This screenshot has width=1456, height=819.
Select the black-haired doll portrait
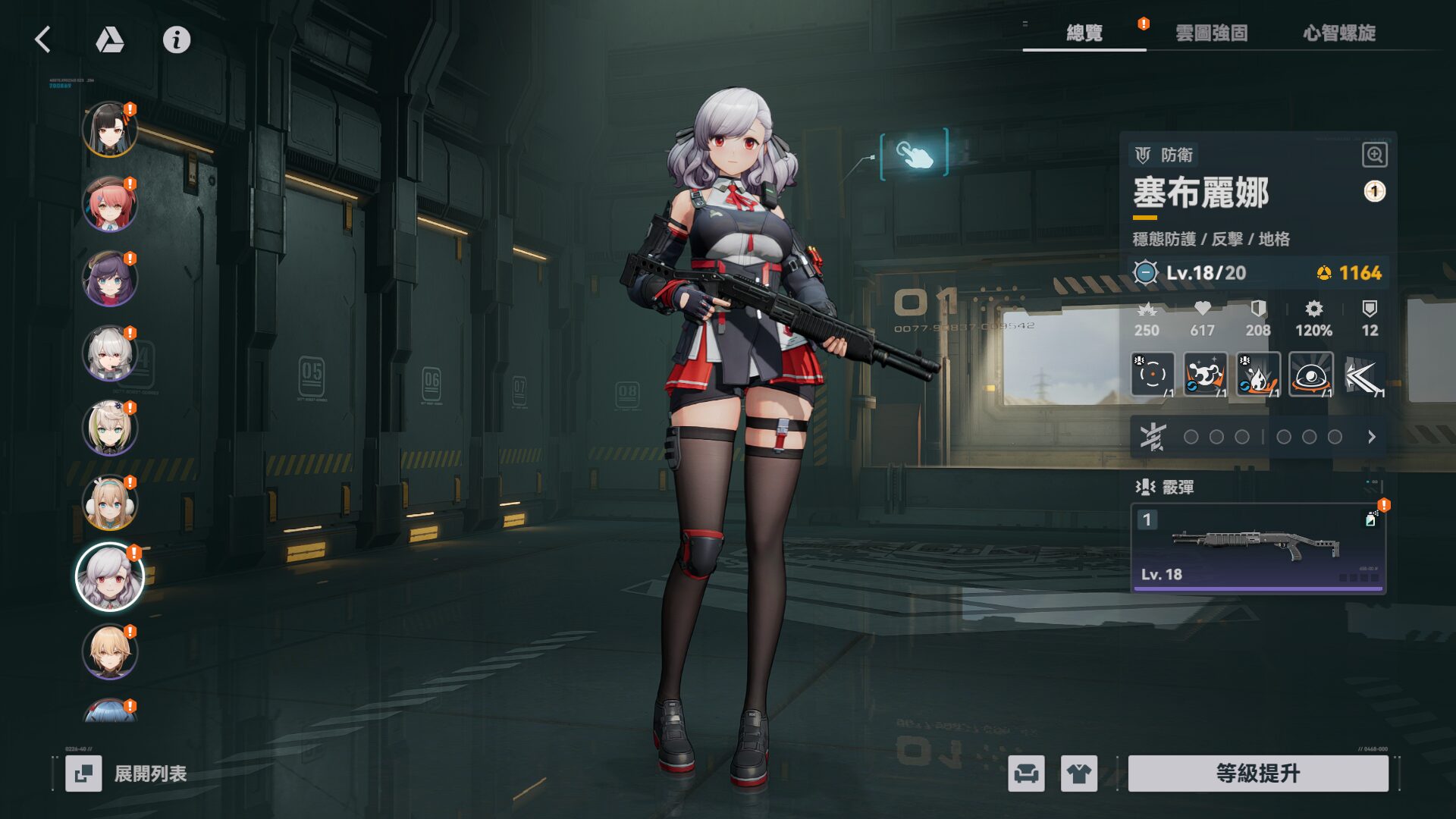(x=110, y=130)
